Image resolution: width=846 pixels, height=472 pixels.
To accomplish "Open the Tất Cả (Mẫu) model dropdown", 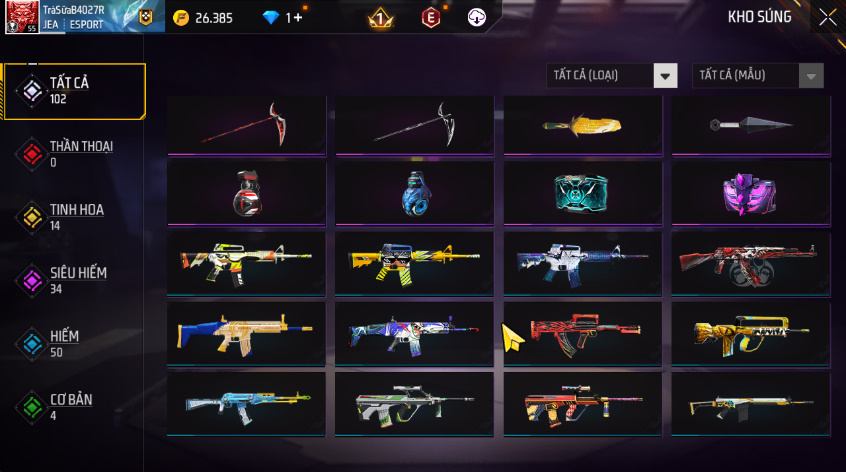I will coord(757,75).
